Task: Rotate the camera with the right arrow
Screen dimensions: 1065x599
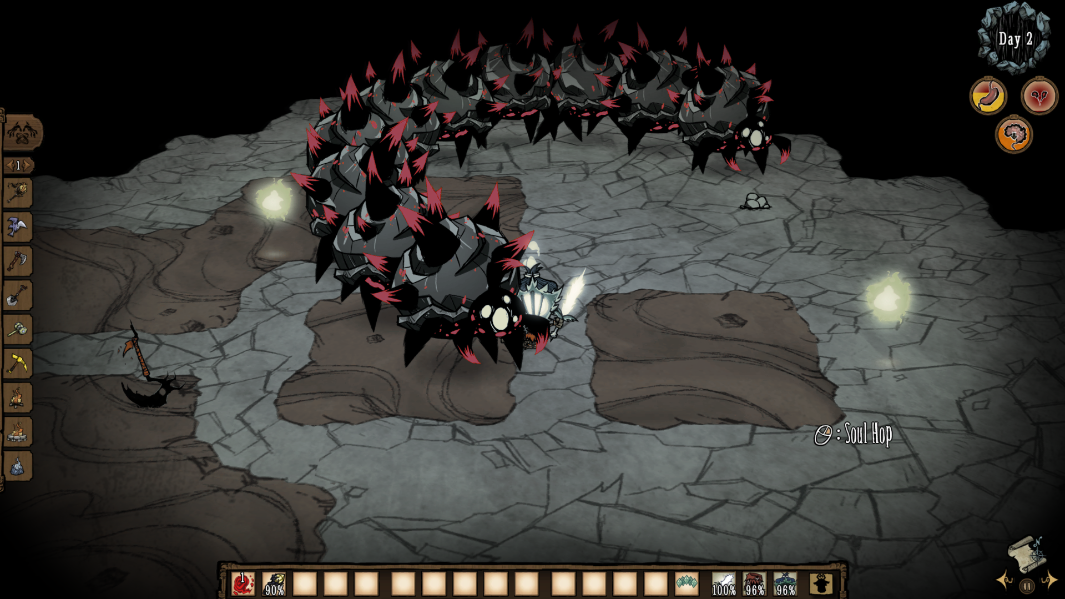Action: 1050,580
